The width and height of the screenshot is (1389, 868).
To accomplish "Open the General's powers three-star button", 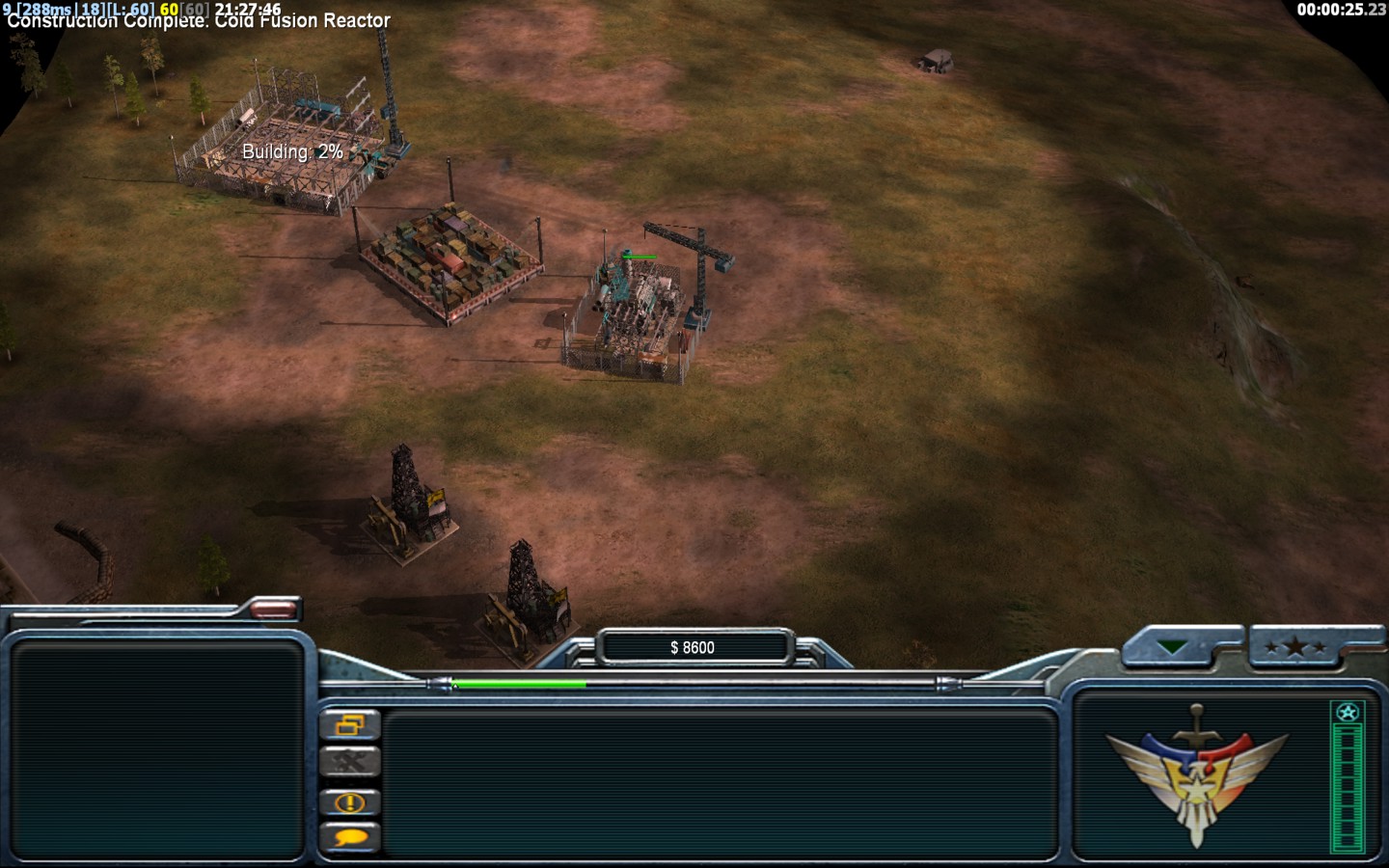I will (x=1295, y=647).
